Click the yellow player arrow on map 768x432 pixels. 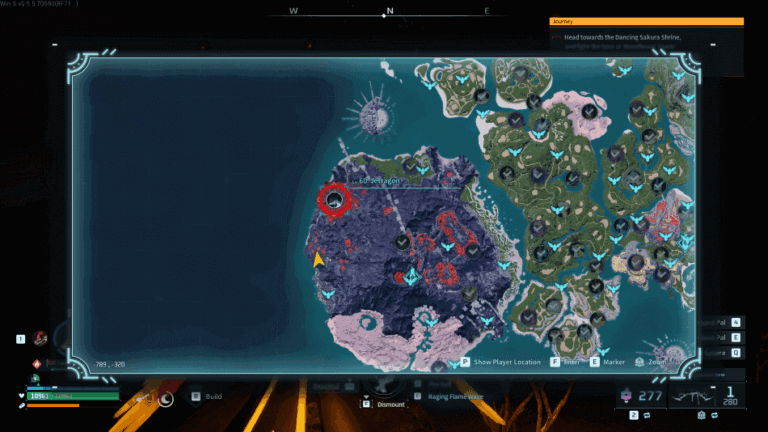pos(318,260)
